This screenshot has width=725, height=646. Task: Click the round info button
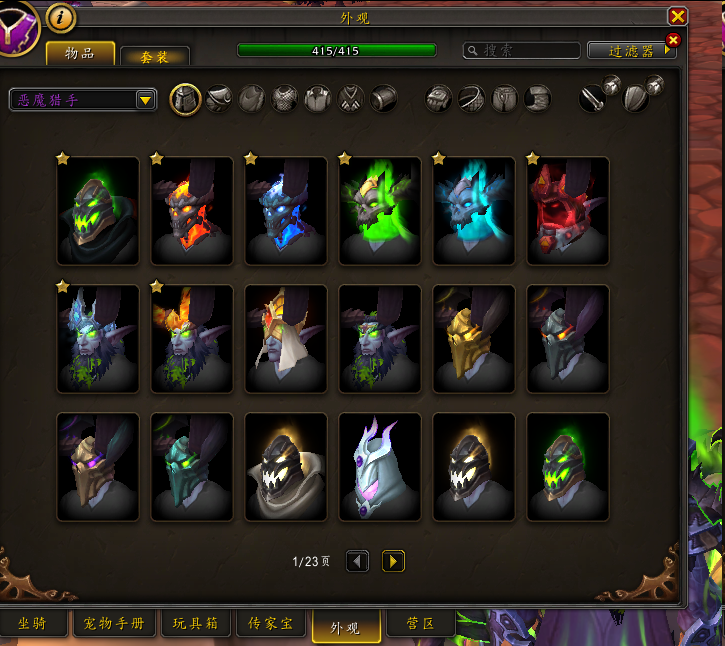(61, 17)
